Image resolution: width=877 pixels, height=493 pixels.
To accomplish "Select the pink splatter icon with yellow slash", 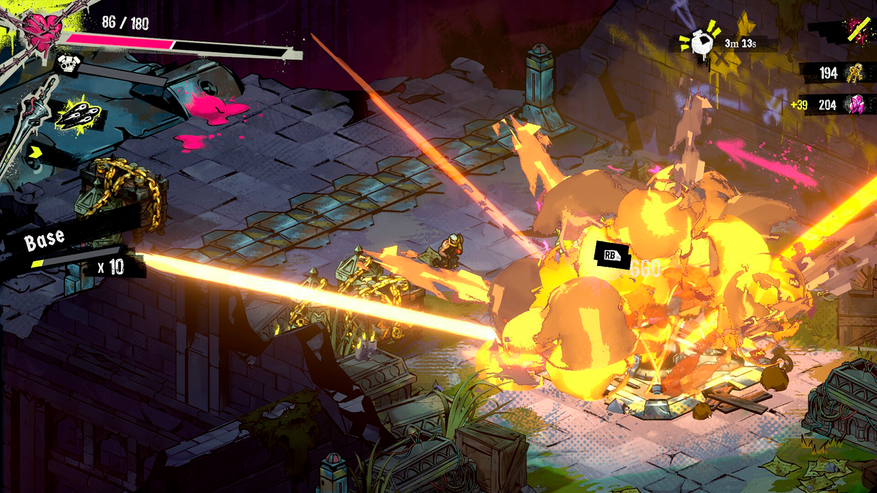I will (x=853, y=32).
